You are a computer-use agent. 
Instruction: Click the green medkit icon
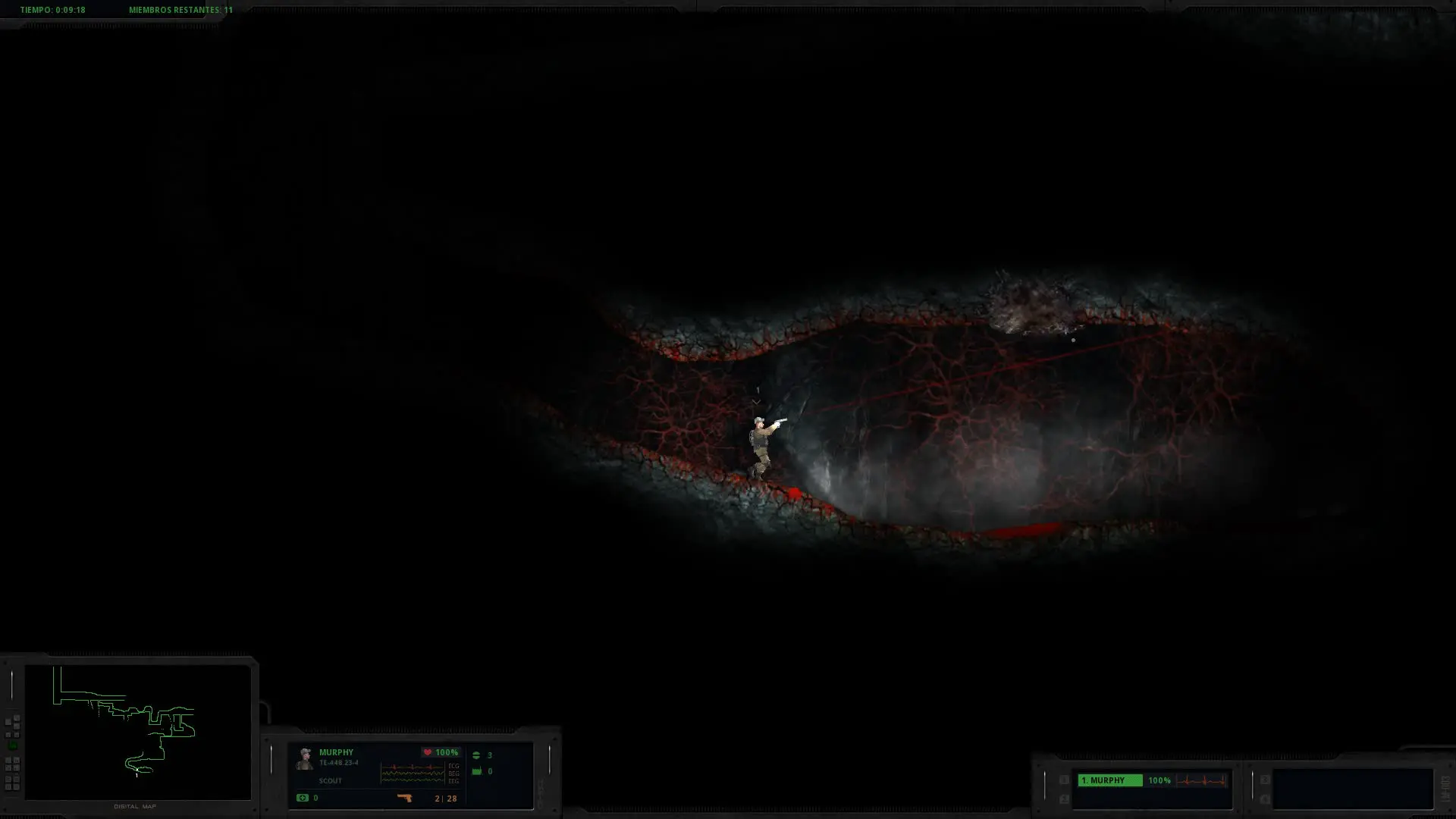point(303,798)
